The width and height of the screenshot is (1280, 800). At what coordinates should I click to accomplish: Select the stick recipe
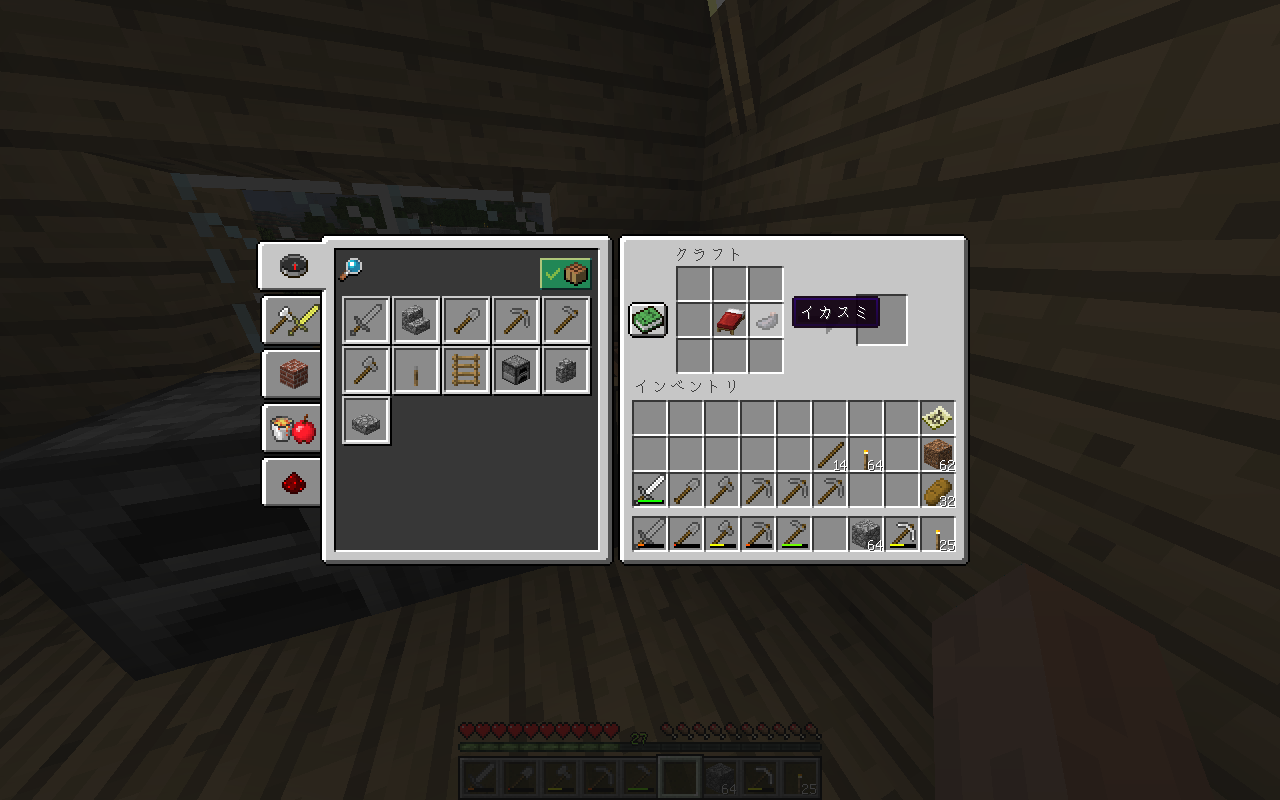[x=415, y=369]
